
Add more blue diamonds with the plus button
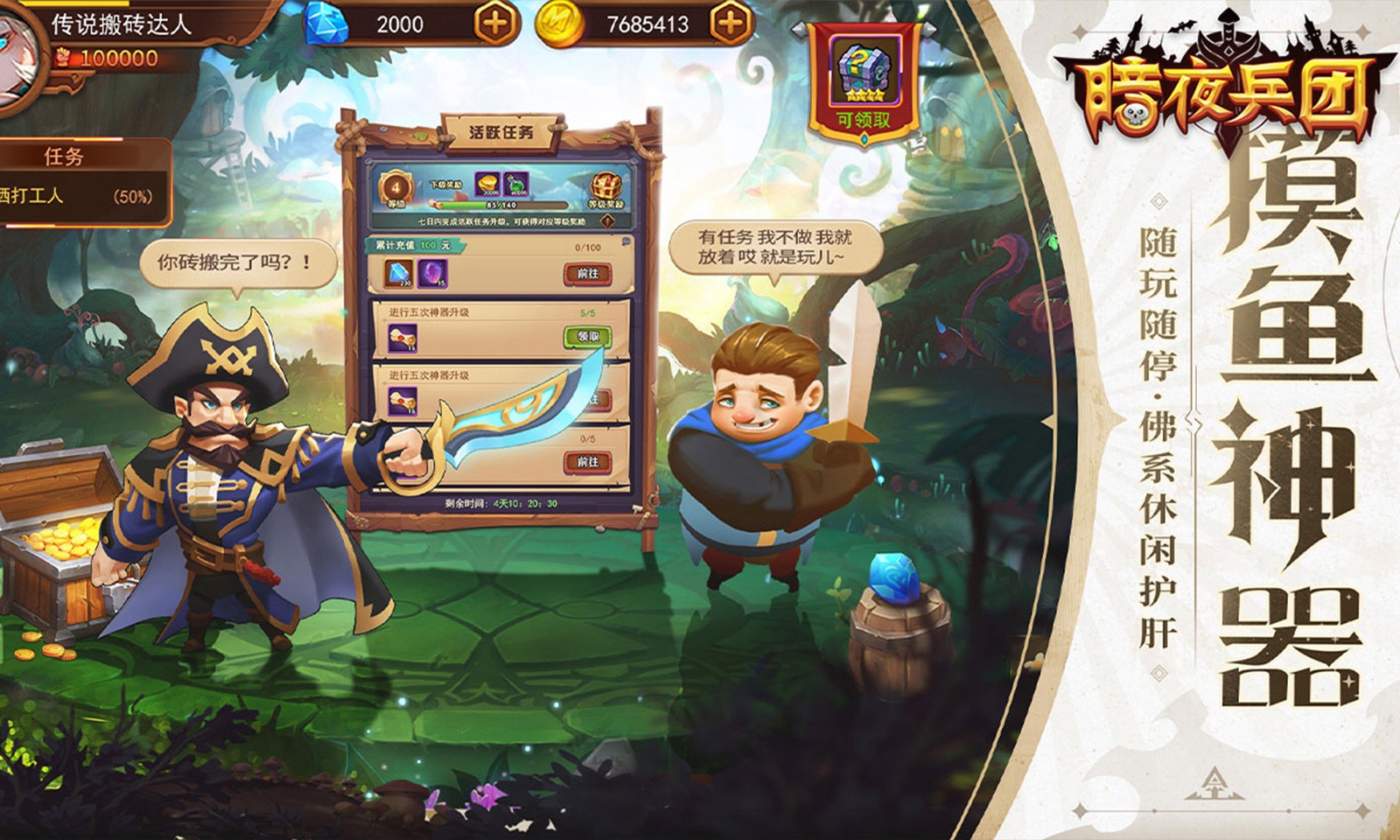(495, 24)
